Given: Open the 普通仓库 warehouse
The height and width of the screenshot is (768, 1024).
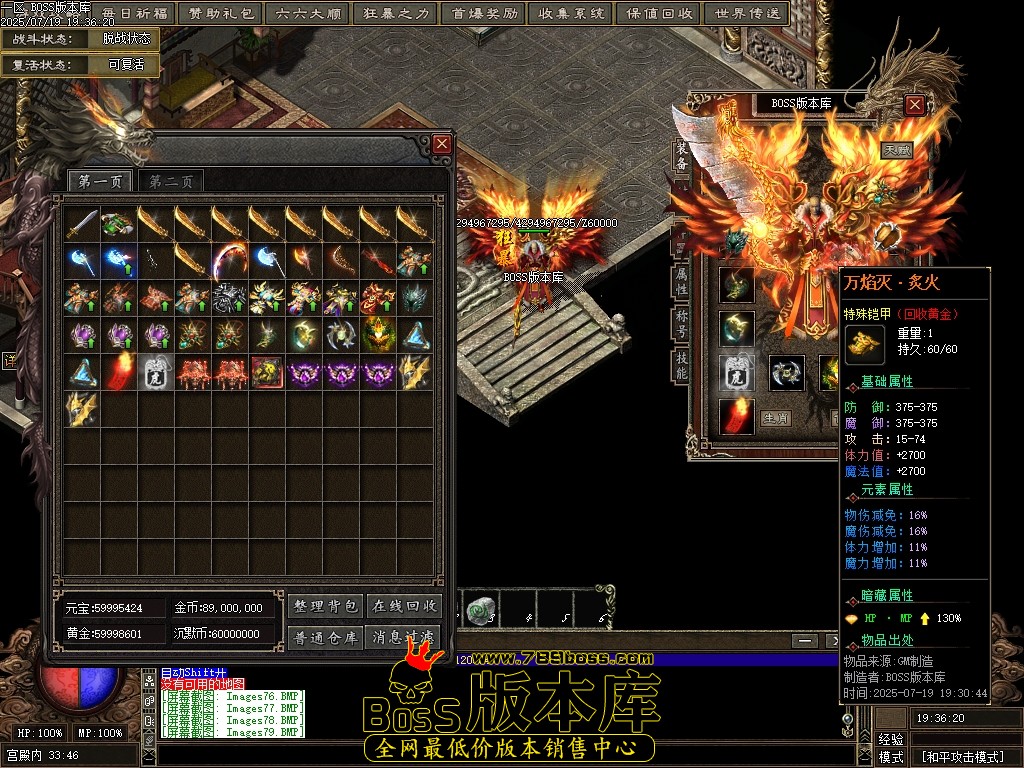Looking at the screenshot, I should (325, 637).
